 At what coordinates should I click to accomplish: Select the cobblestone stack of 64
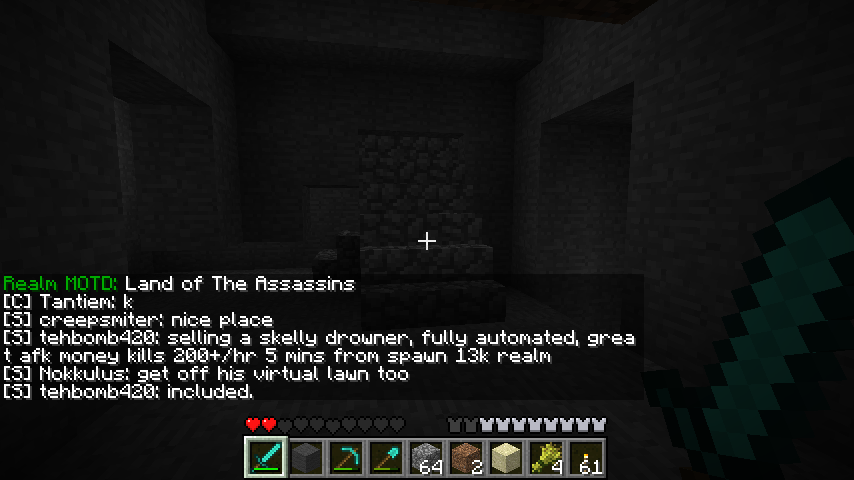427,458
